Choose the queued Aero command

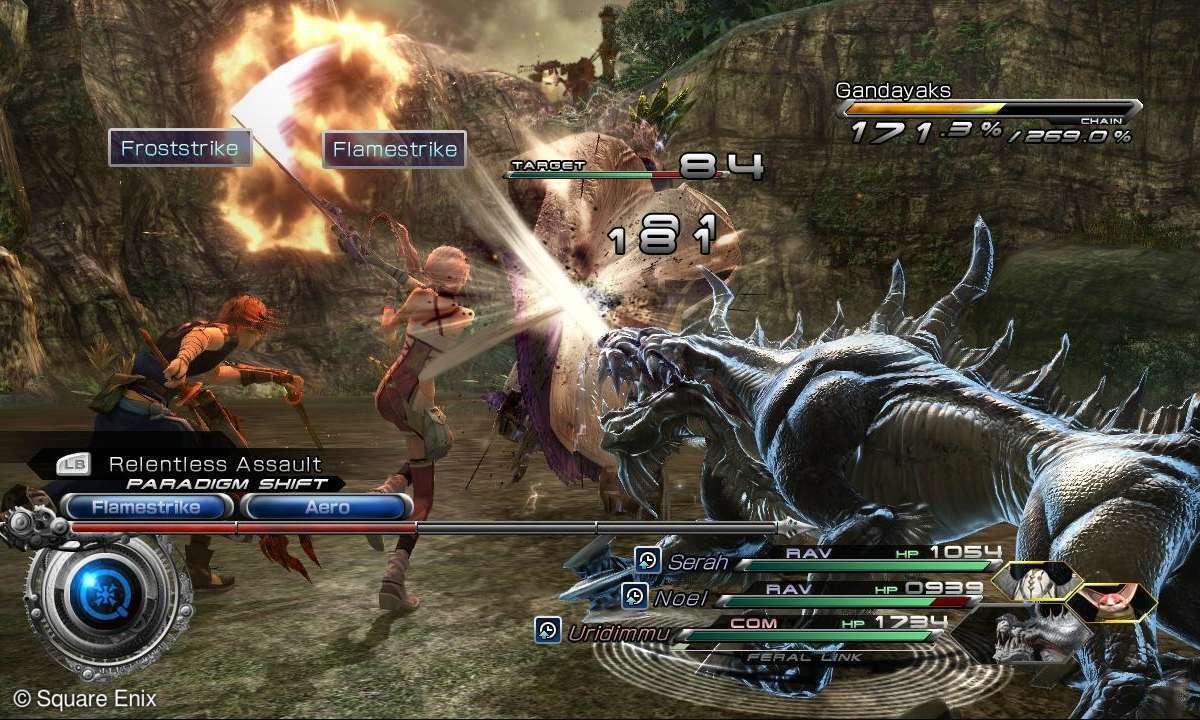(327, 507)
